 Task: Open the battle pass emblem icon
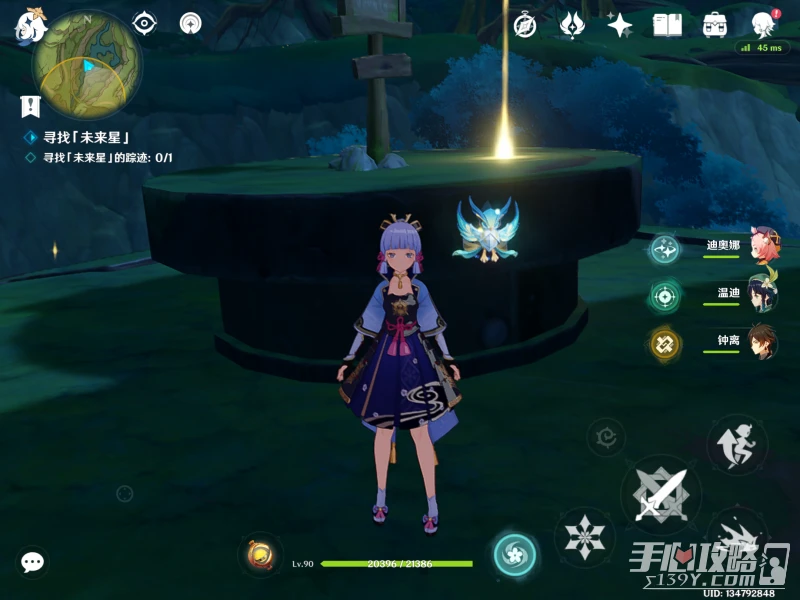[572, 25]
